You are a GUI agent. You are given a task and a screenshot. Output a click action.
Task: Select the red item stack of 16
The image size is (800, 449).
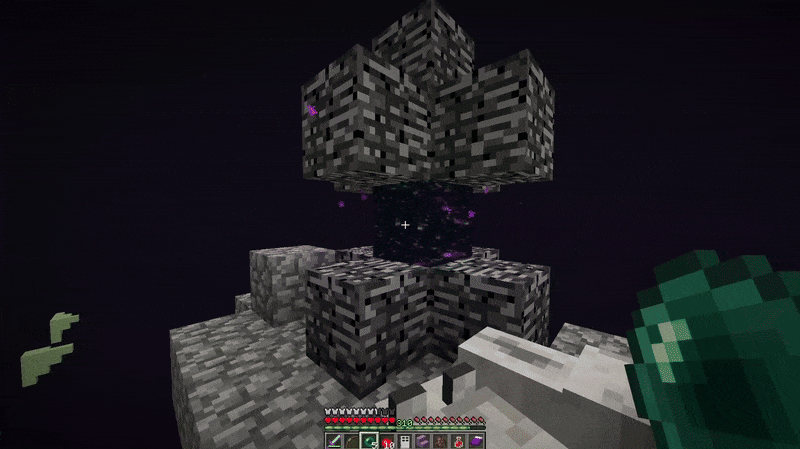click(x=385, y=440)
